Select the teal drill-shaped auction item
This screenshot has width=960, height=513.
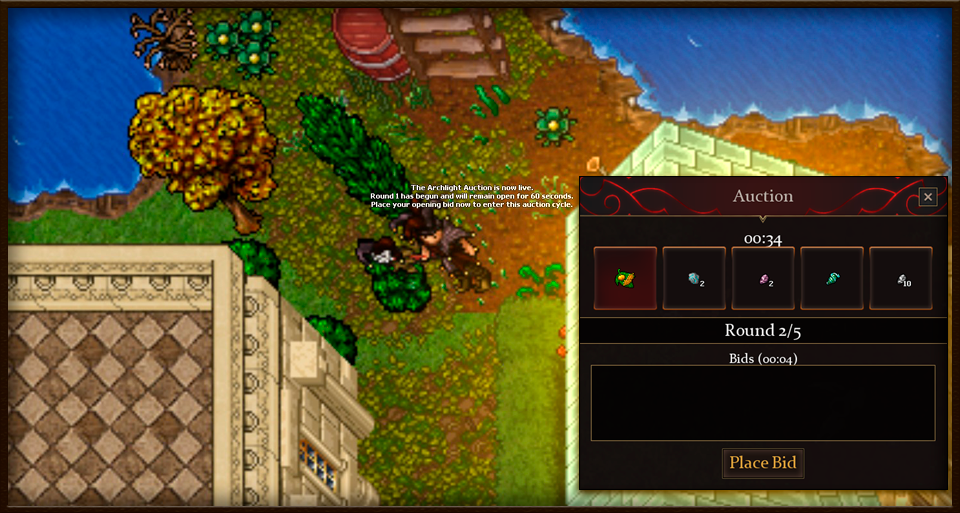832,278
